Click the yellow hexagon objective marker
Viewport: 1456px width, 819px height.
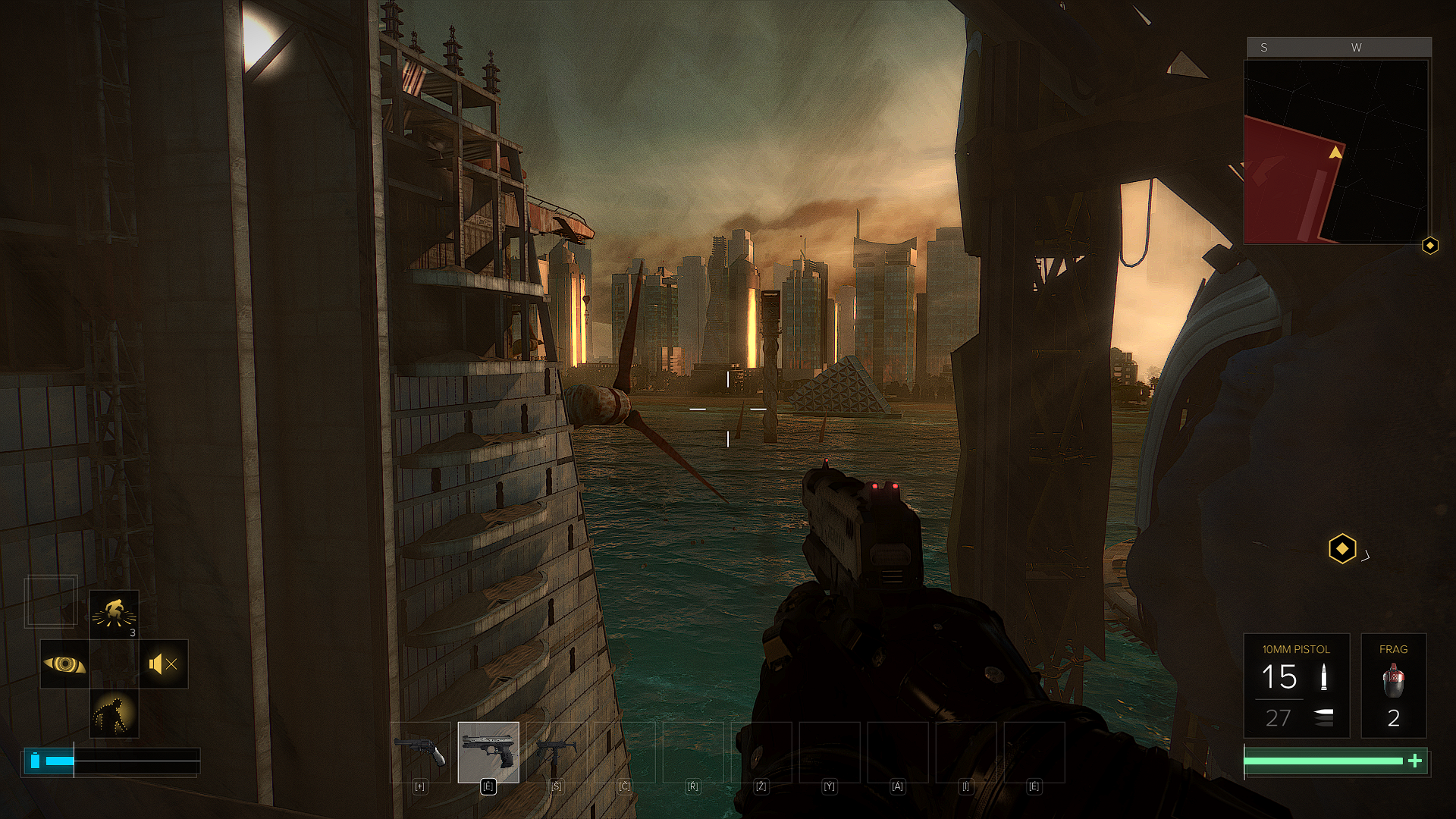pos(1341,548)
